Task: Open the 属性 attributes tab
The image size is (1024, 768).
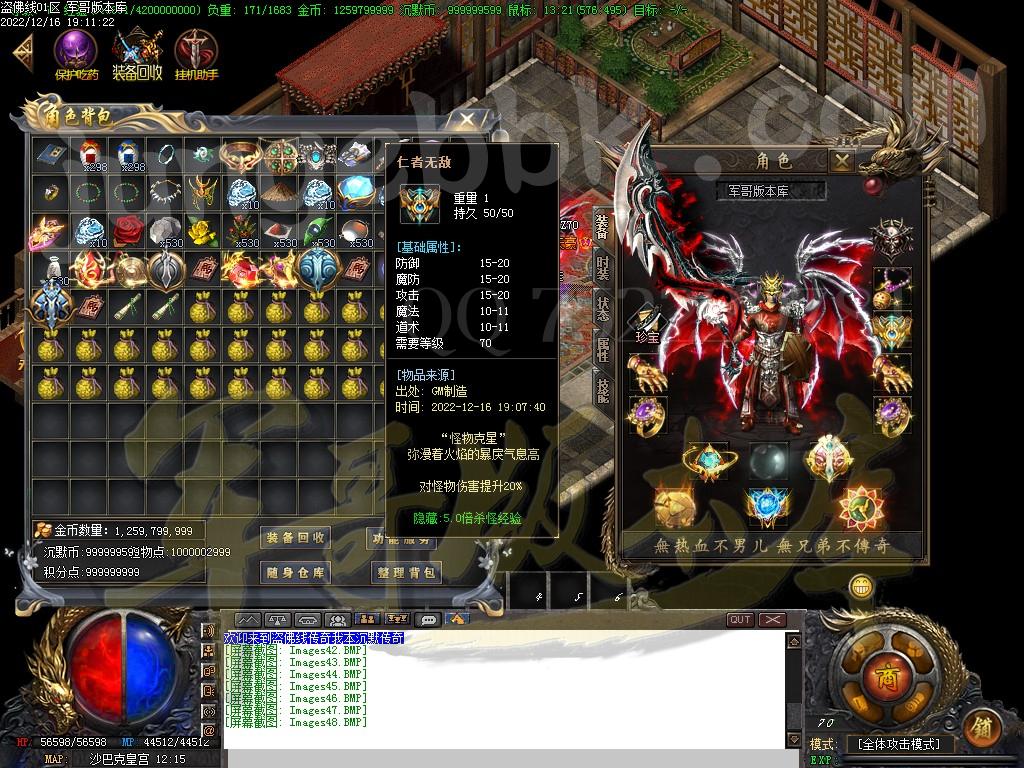Action: pyautogui.click(x=602, y=349)
